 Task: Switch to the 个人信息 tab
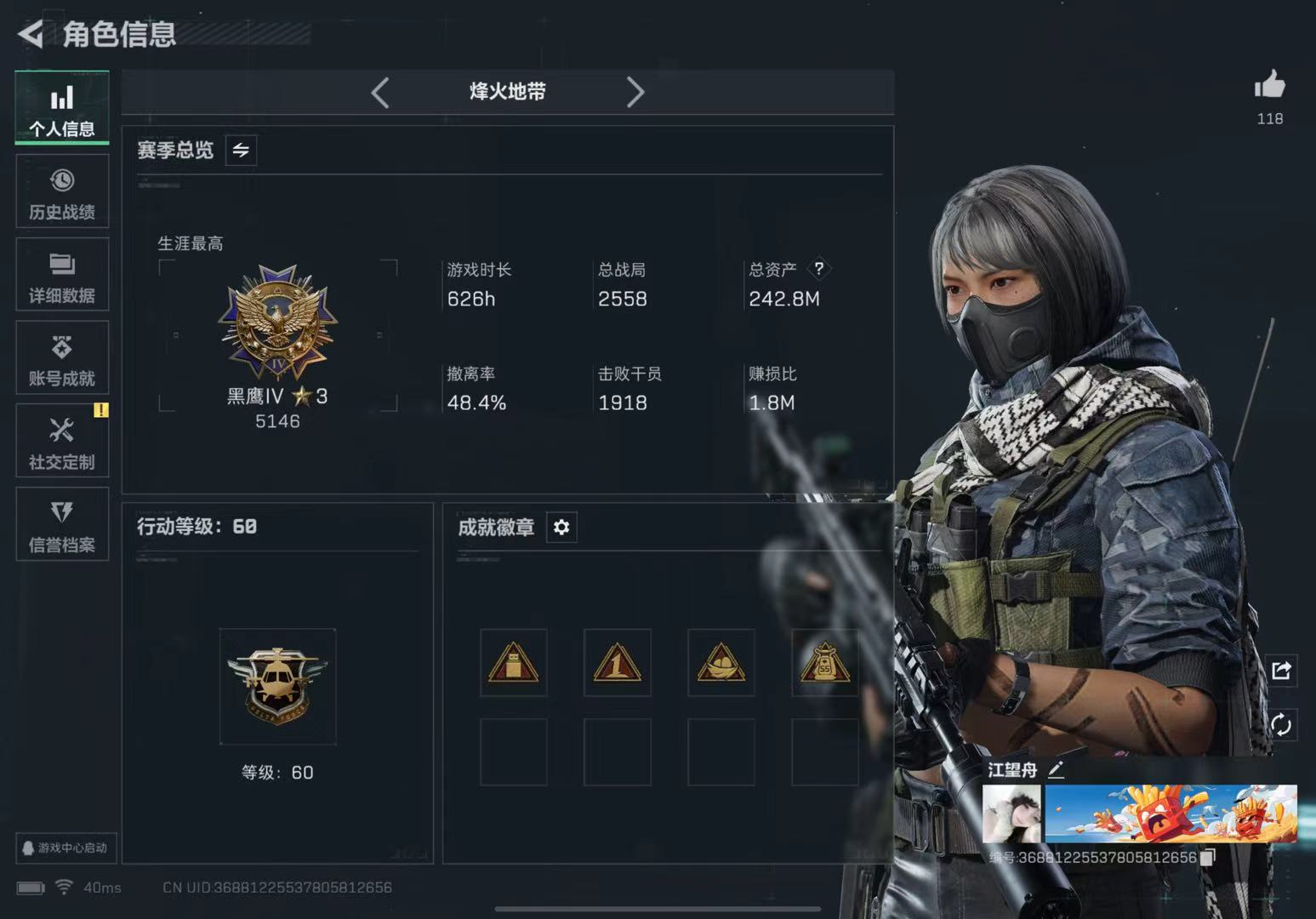coord(61,108)
